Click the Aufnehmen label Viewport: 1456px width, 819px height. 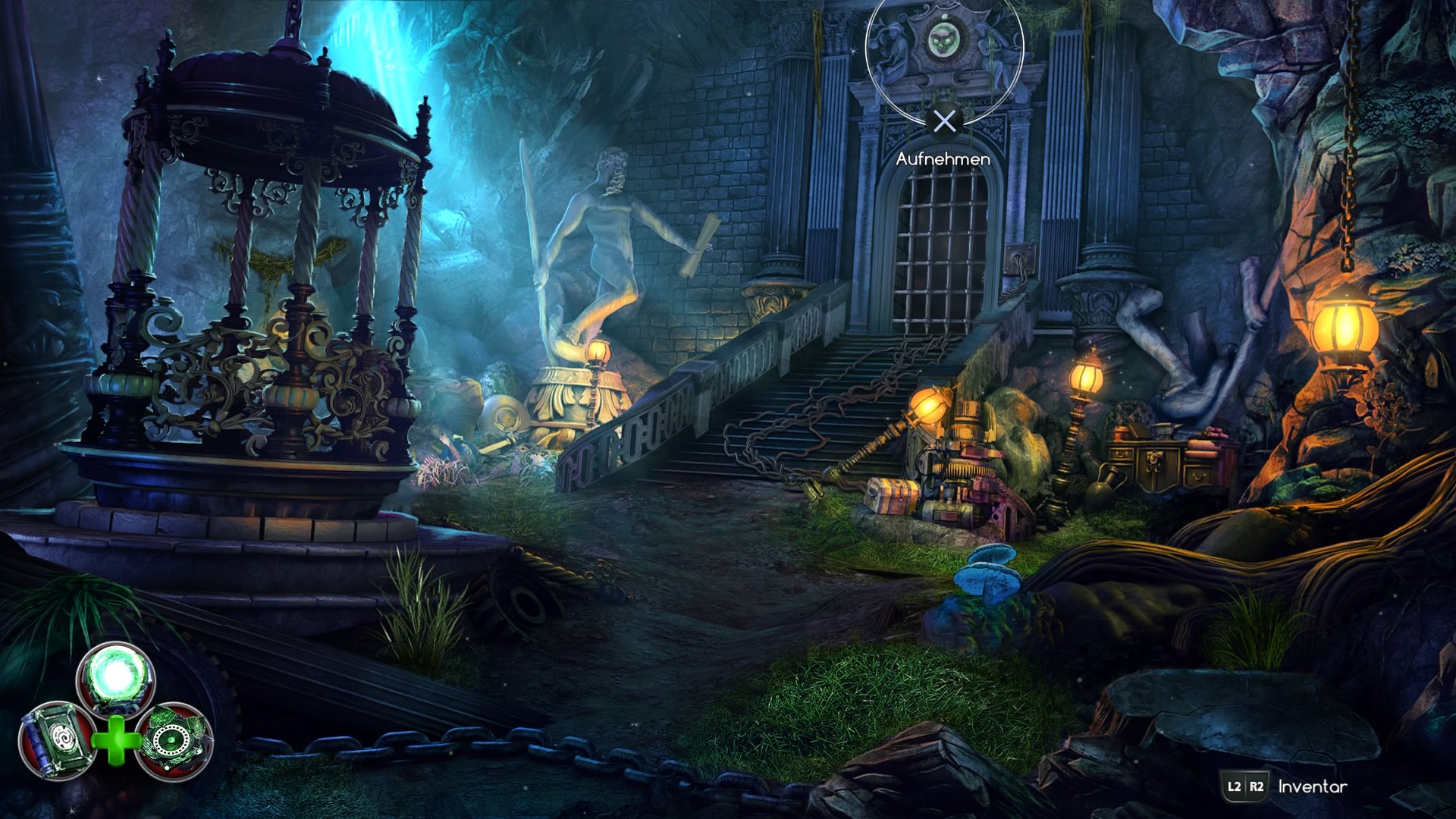point(943,159)
